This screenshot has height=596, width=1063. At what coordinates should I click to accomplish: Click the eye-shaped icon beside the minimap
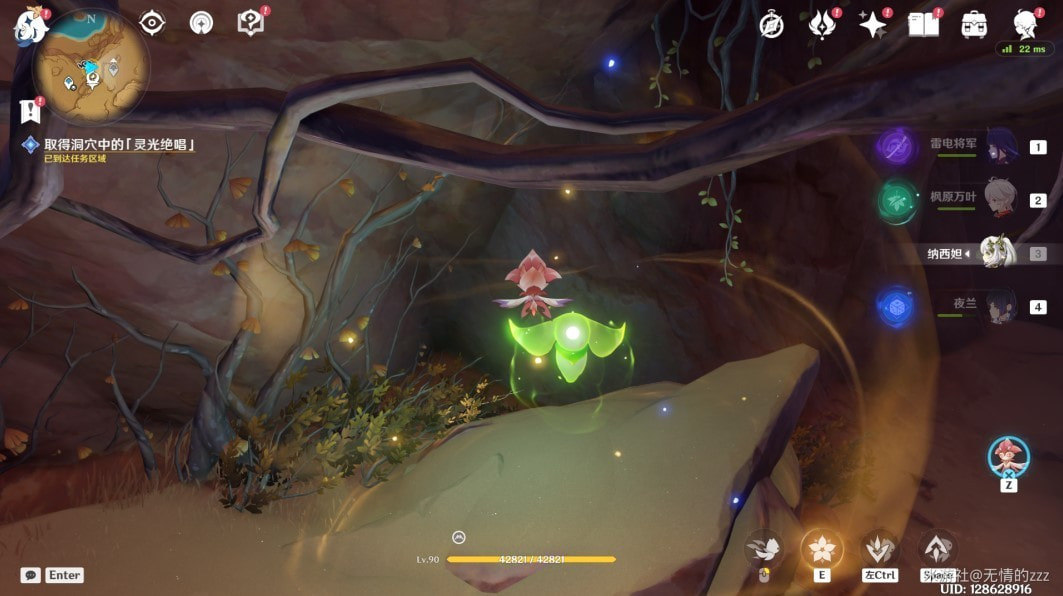pyautogui.click(x=152, y=23)
